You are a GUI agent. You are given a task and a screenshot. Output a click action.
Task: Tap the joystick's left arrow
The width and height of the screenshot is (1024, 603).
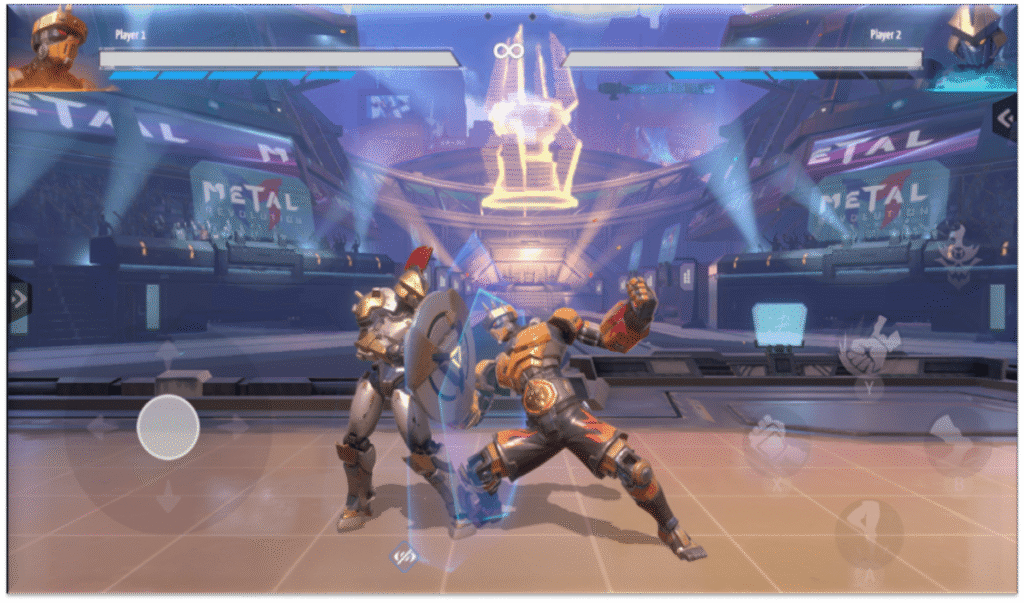(x=100, y=427)
